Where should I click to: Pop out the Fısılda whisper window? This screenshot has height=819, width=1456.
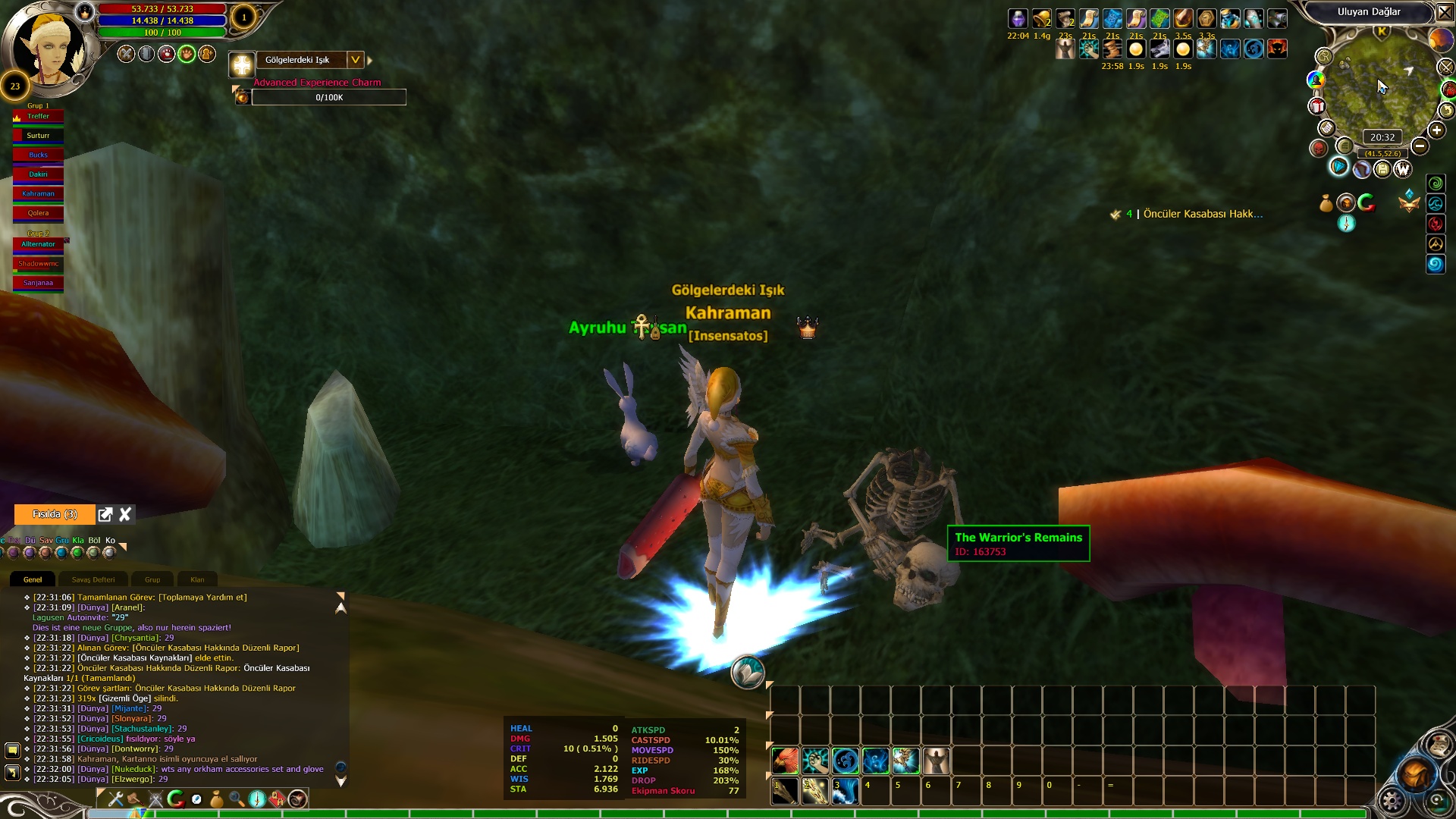click(x=105, y=514)
